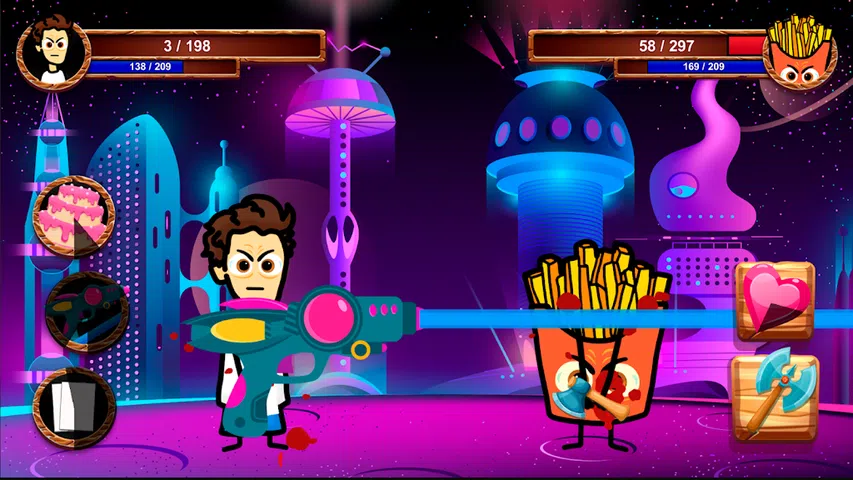Screen dimensions: 853x480
Task: Click the french fries enemy portrait
Action: 799,51
